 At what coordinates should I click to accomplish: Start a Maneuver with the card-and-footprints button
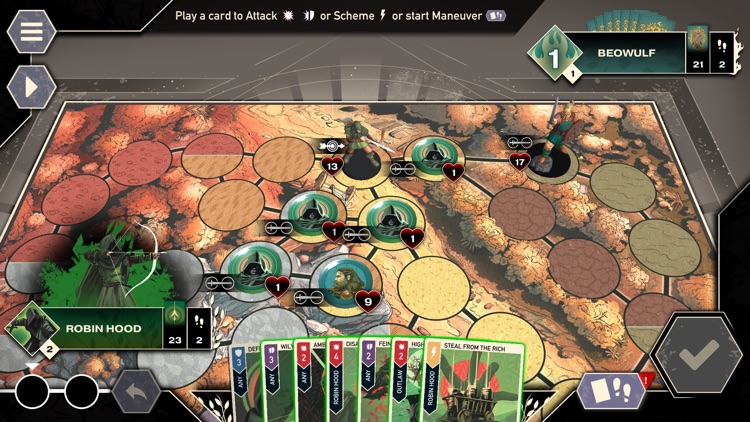coord(610,390)
